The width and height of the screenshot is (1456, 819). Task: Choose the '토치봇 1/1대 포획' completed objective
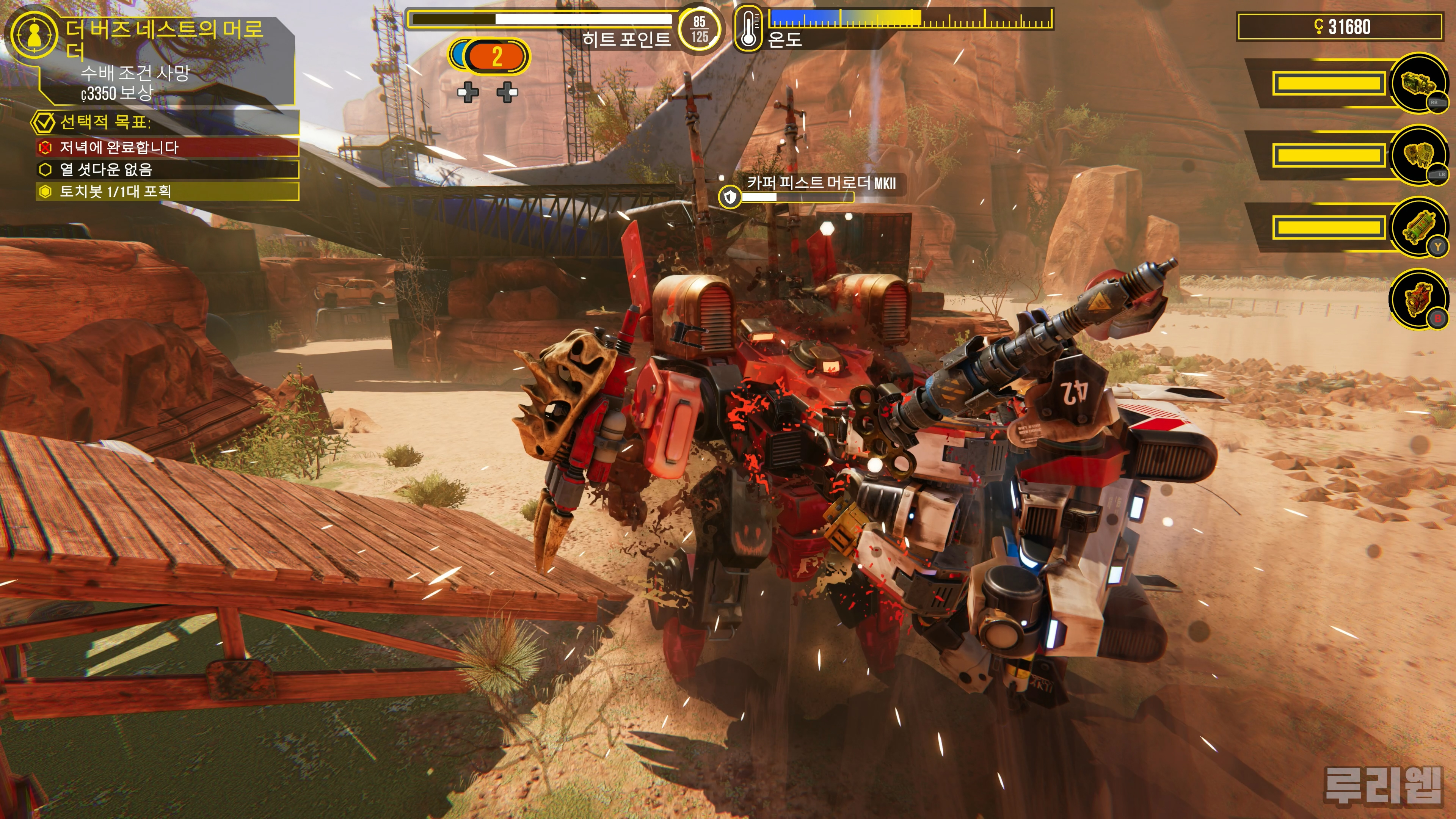(x=167, y=191)
